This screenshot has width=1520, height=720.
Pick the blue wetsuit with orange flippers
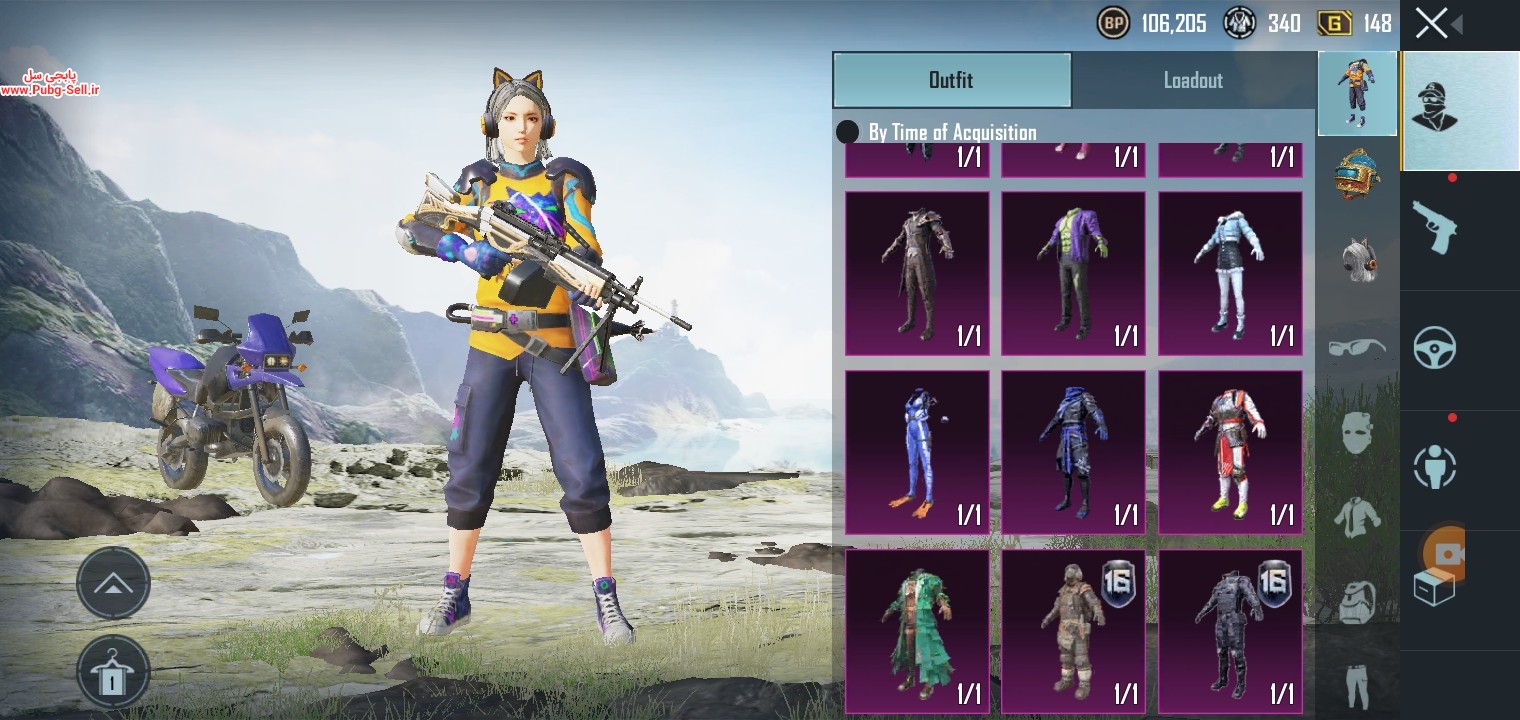pyautogui.click(x=917, y=452)
